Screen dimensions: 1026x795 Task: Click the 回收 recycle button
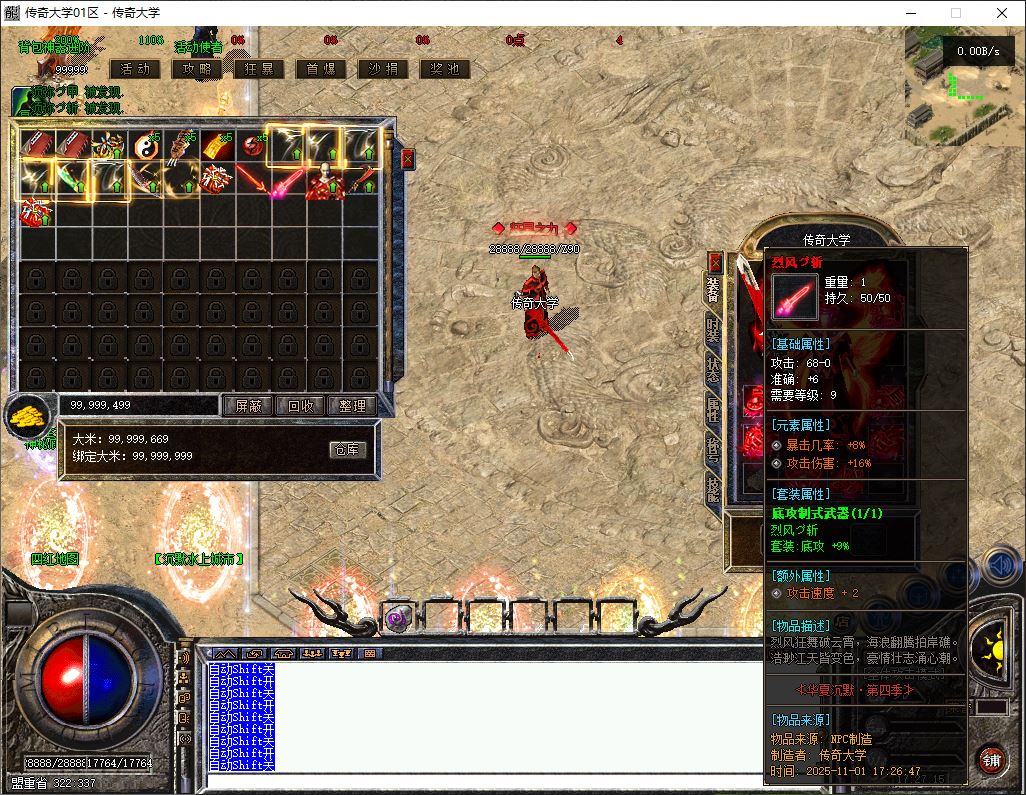(x=301, y=406)
